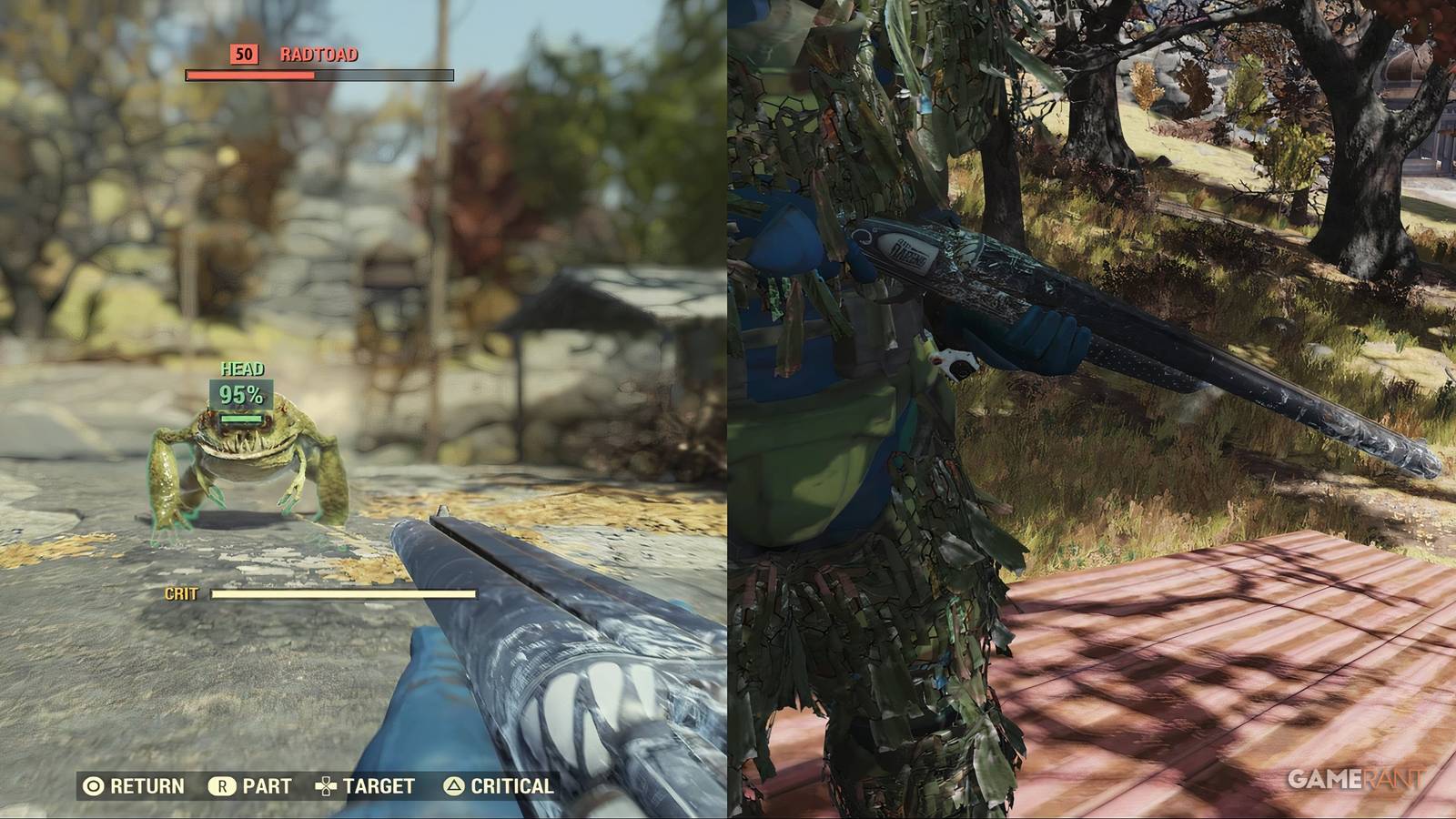1456x819 pixels.
Task: Click the yellow CRIT meter bar
Action: coord(341,593)
